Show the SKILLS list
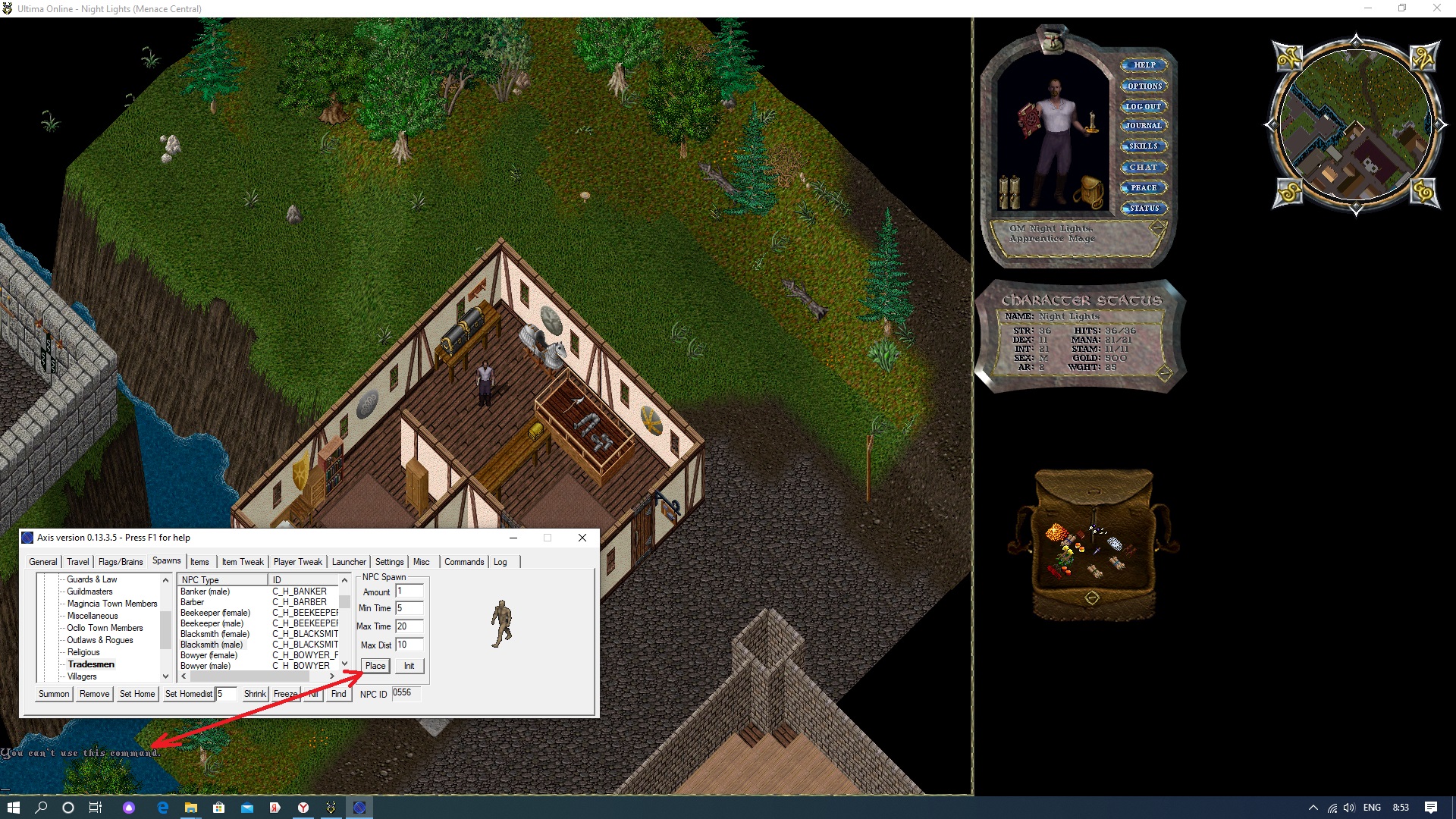This screenshot has width=1456, height=819. (x=1144, y=146)
